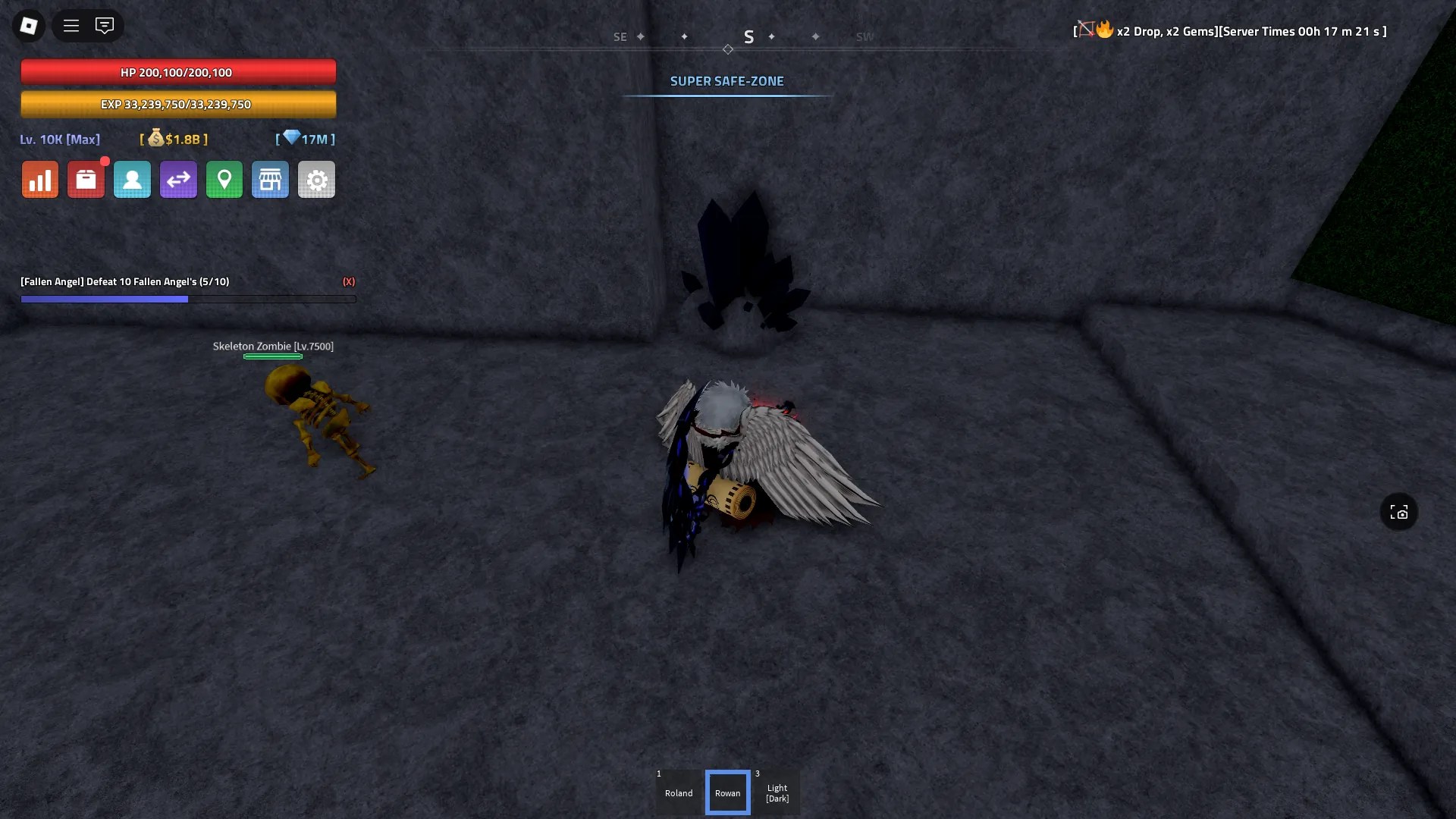The image size is (1456, 819).
Task: Select the equipped Rowan hotbar slot
Action: pos(727,792)
